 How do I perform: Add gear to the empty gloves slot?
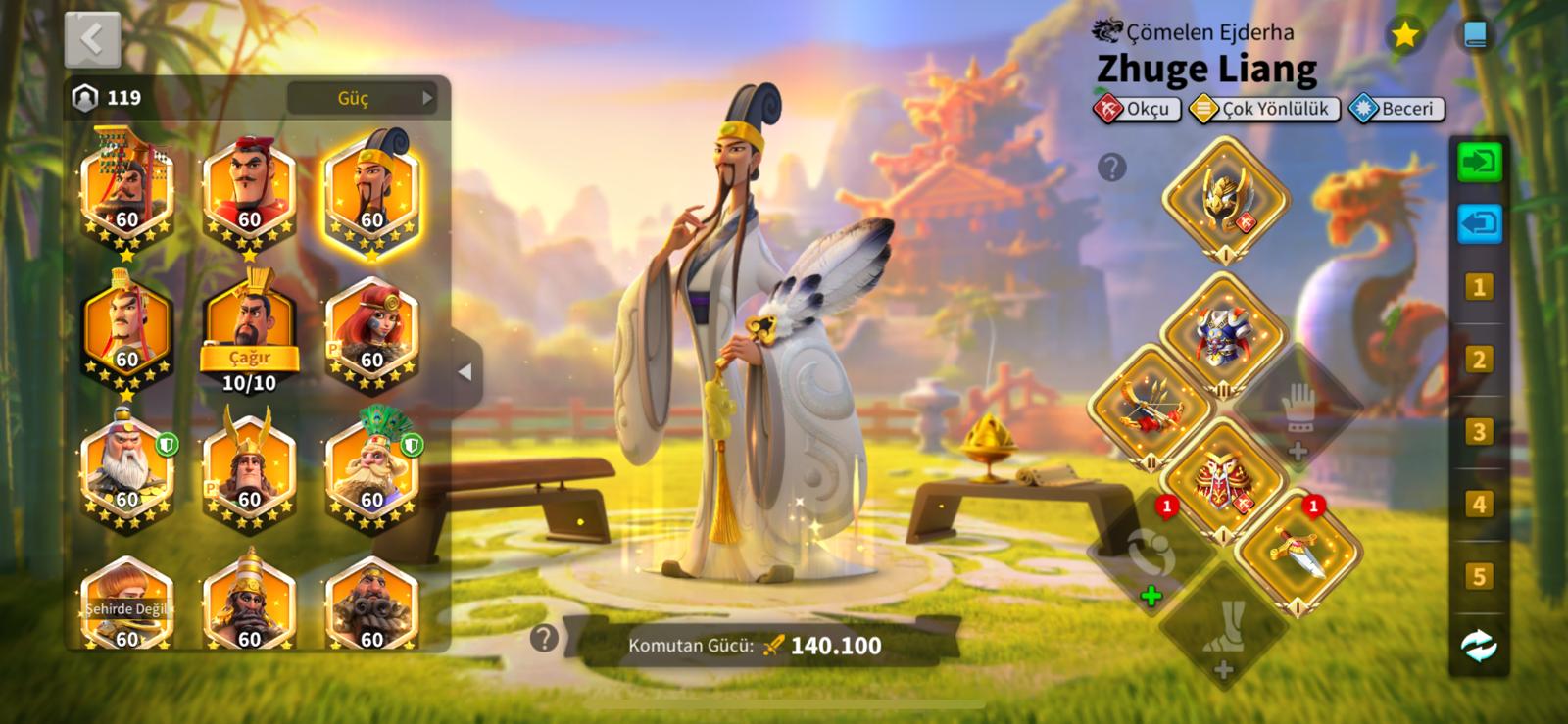(x=1298, y=409)
